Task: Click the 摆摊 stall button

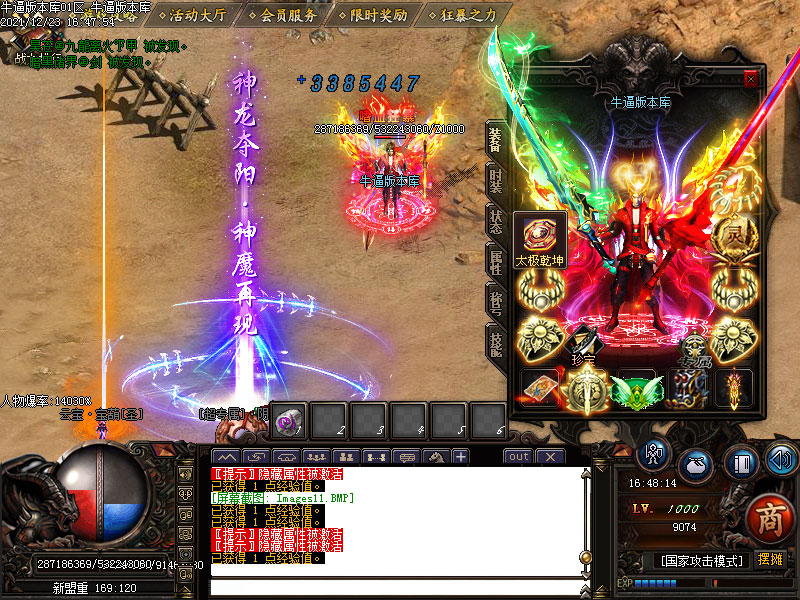Action: (770, 560)
